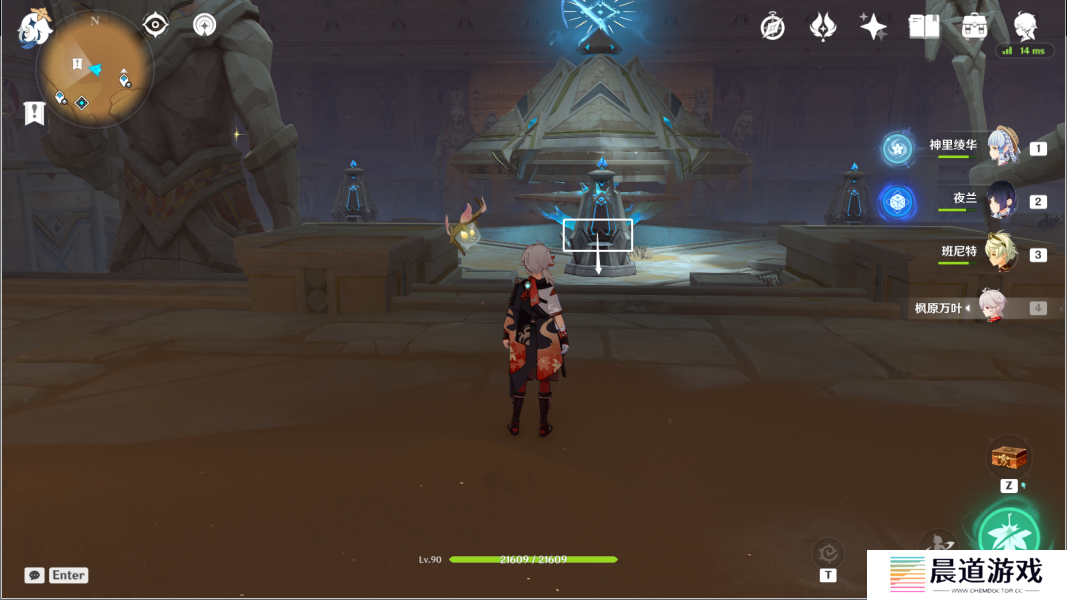Screen dimensions: 1067x600
Task: Click the 晨道游戏 watermark logo
Action: point(965,575)
